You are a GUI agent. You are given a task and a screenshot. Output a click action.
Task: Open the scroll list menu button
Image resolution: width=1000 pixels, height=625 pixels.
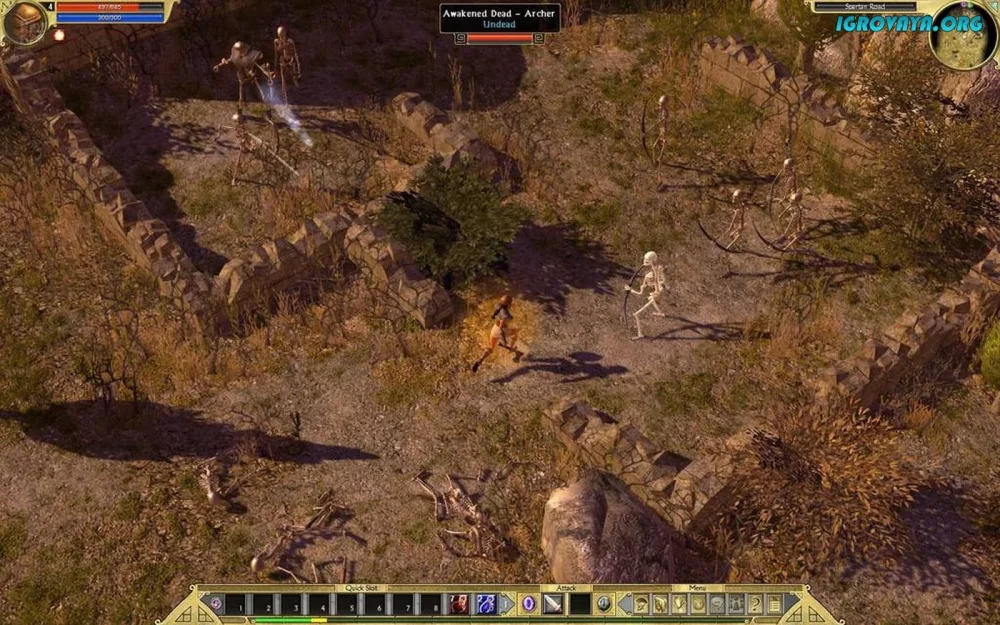[773, 604]
